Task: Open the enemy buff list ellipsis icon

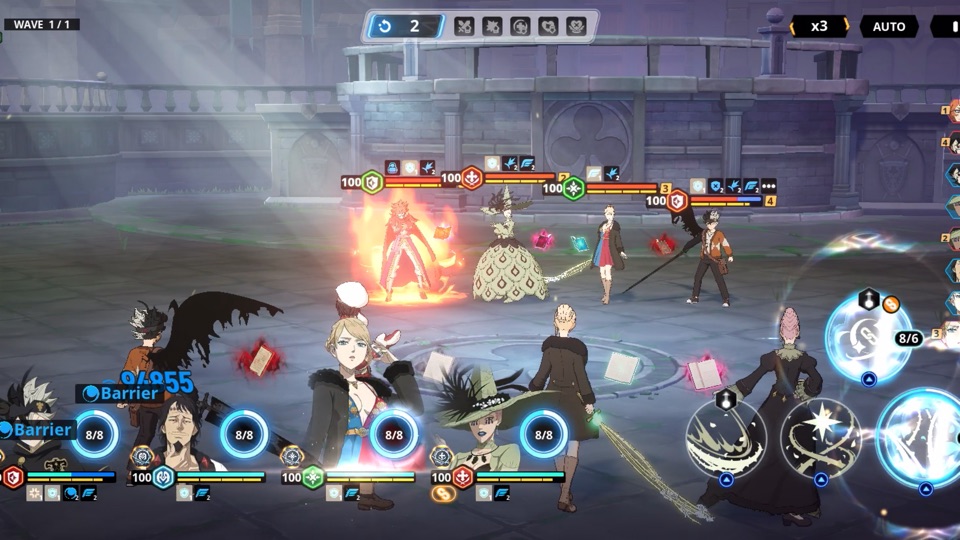Action: click(x=768, y=185)
